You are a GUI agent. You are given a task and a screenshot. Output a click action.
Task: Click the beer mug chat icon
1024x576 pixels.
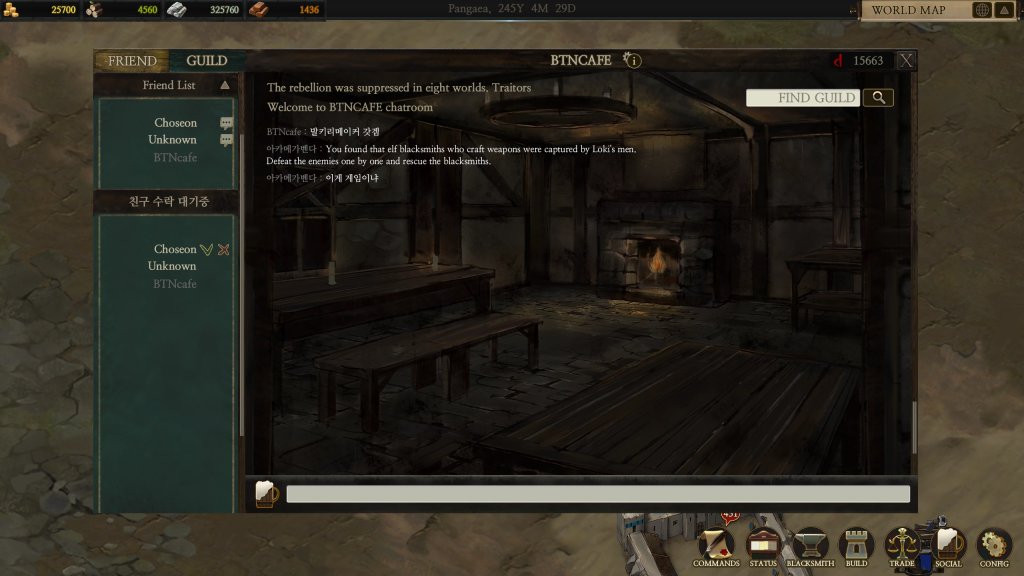[266, 494]
